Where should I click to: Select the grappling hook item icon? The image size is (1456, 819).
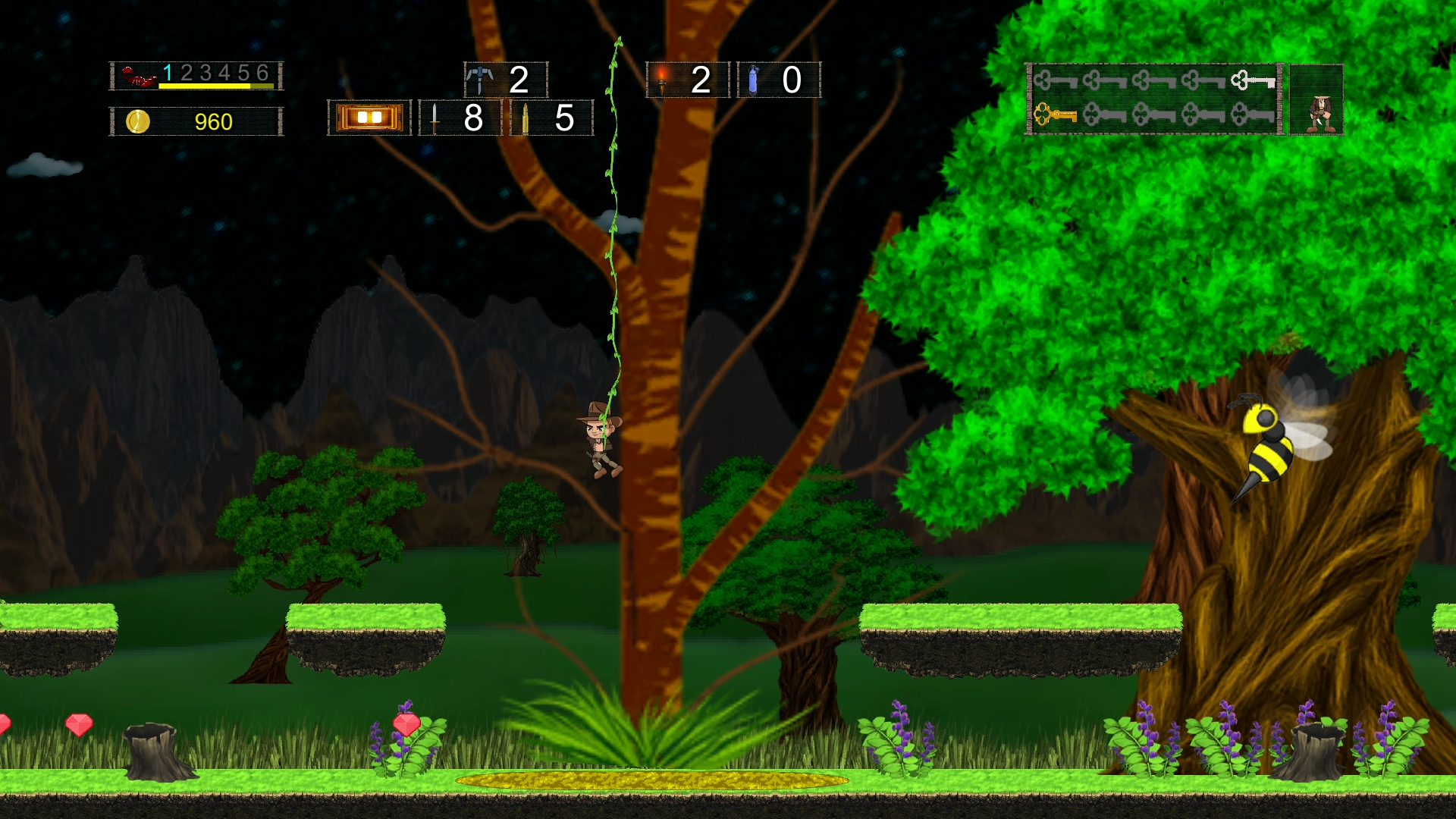click(479, 79)
